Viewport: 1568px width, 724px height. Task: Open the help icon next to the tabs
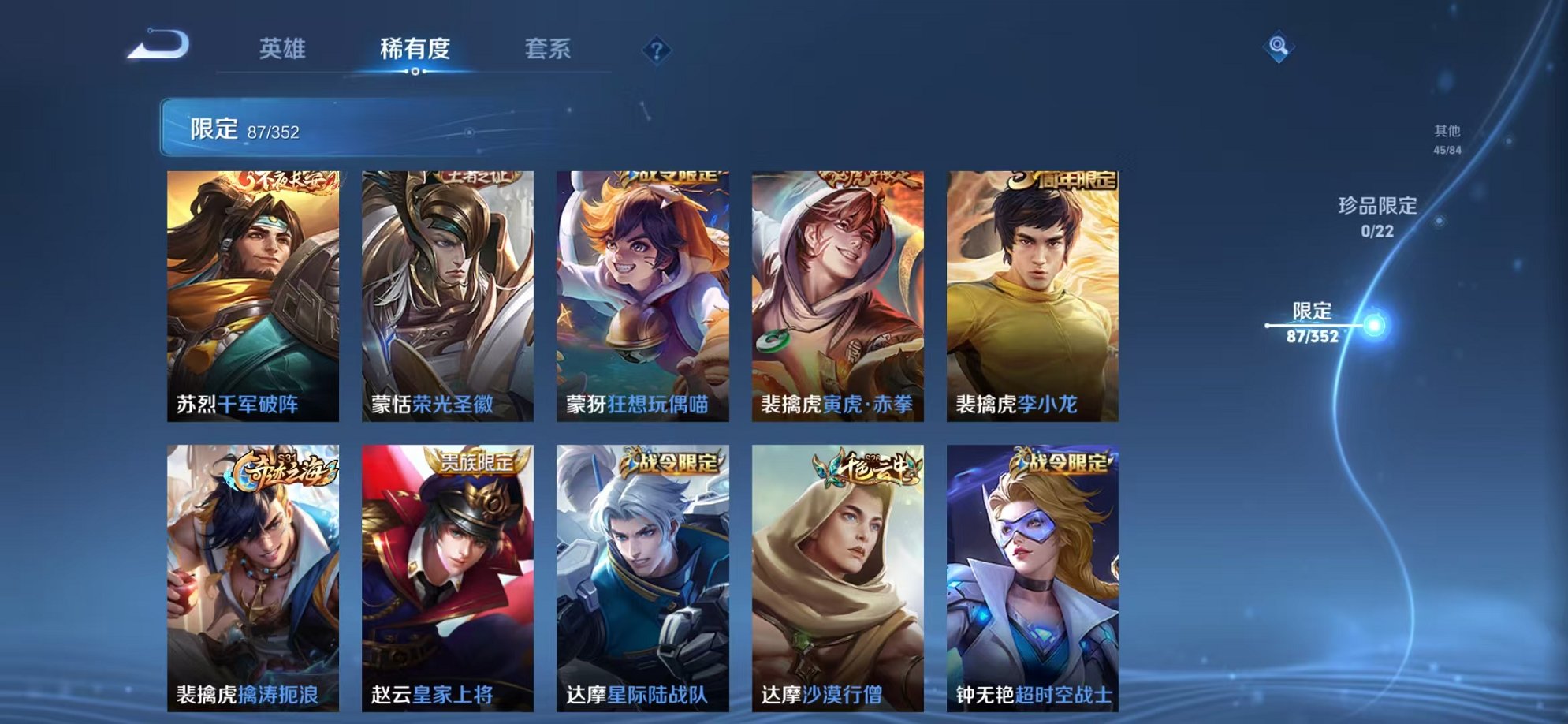(657, 49)
